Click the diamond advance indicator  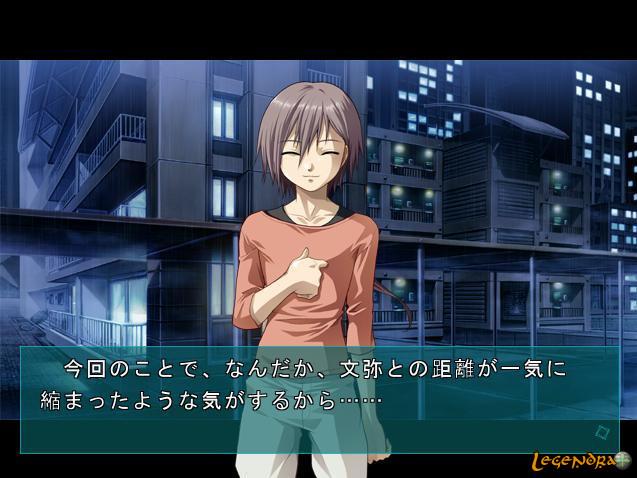[x=602, y=432]
